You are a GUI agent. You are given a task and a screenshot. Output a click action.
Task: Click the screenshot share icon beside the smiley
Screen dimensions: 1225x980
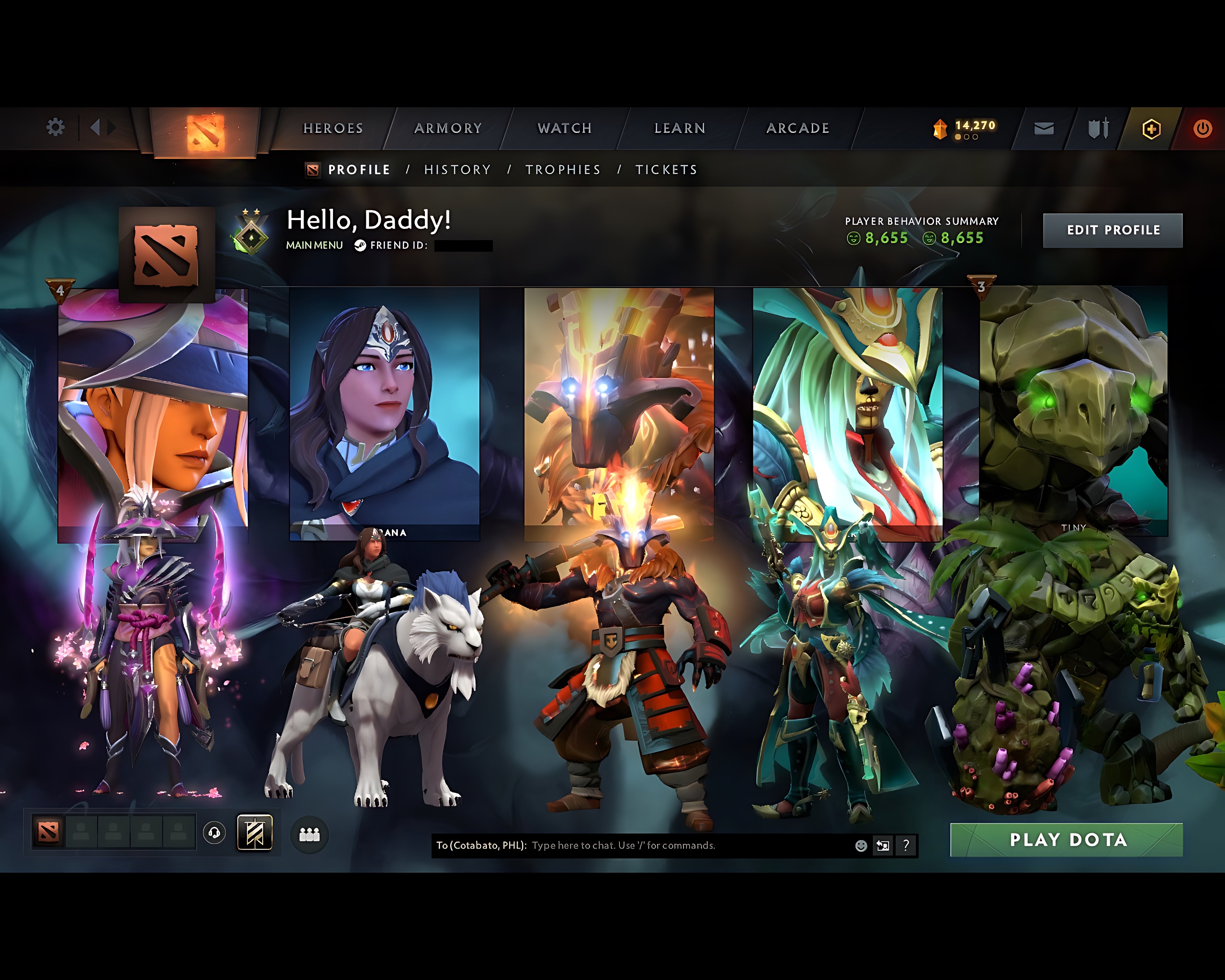(x=883, y=845)
